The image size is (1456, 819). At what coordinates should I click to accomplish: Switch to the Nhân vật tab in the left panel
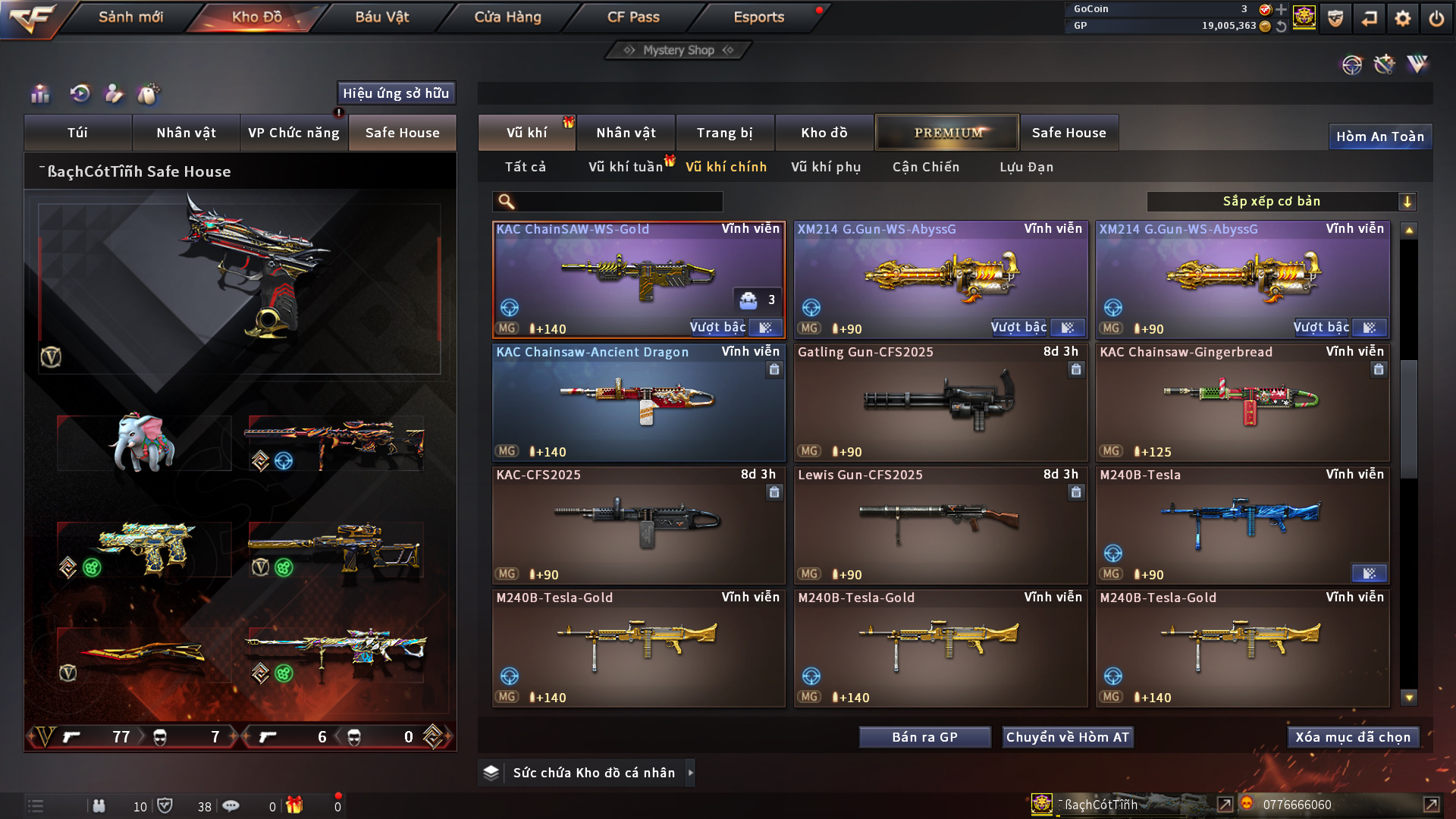[186, 133]
